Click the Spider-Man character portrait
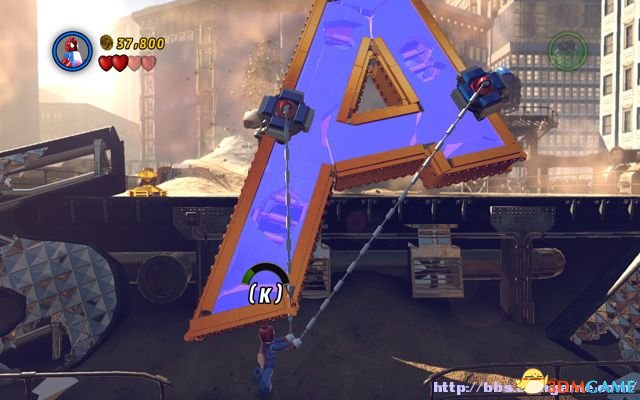The height and width of the screenshot is (400, 640). (72, 51)
